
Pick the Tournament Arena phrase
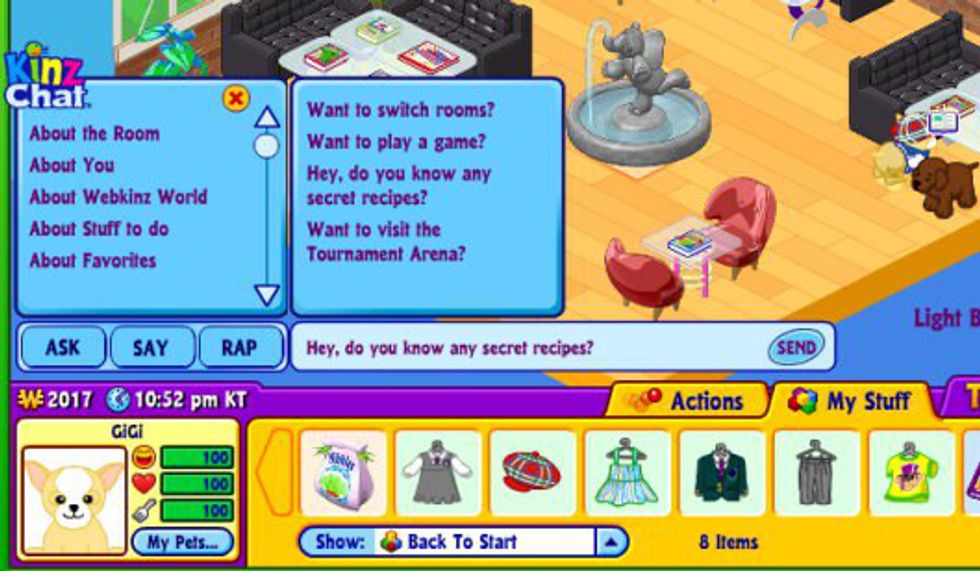pyautogui.click(x=385, y=242)
